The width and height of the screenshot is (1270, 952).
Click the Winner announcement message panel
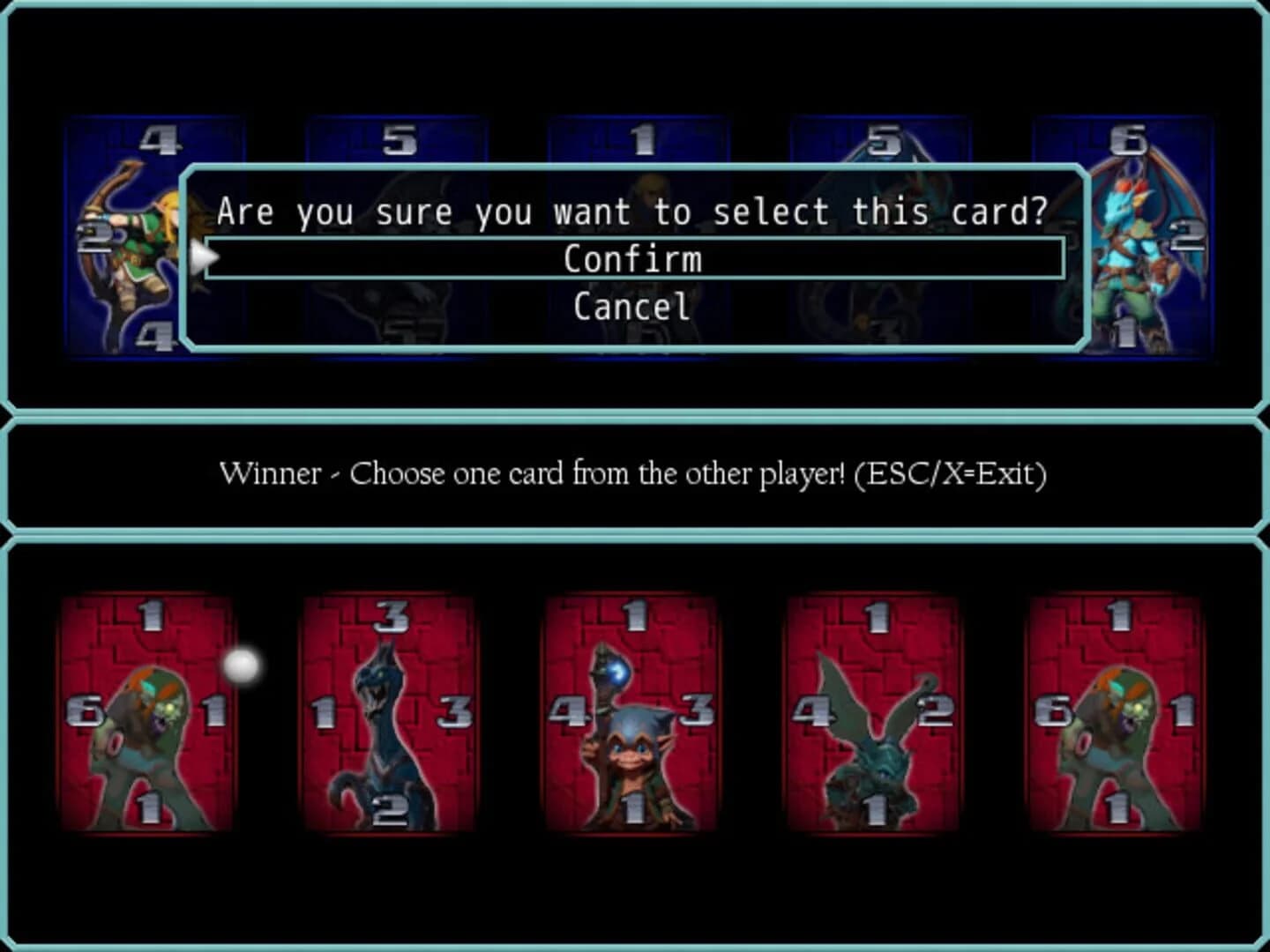pos(631,473)
